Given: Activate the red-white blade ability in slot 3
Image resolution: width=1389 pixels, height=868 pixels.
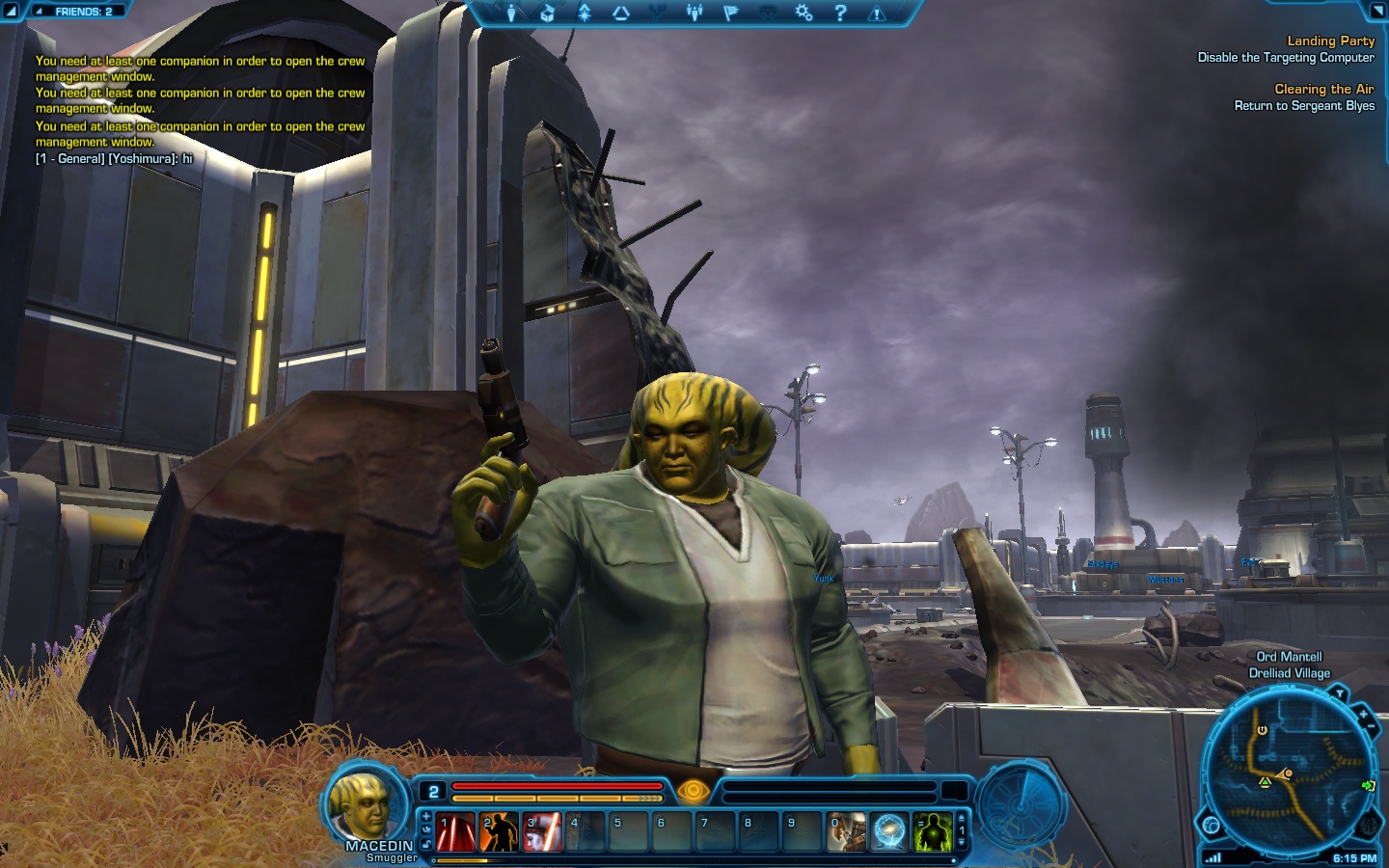Looking at the screenshot, I should 543,831.
